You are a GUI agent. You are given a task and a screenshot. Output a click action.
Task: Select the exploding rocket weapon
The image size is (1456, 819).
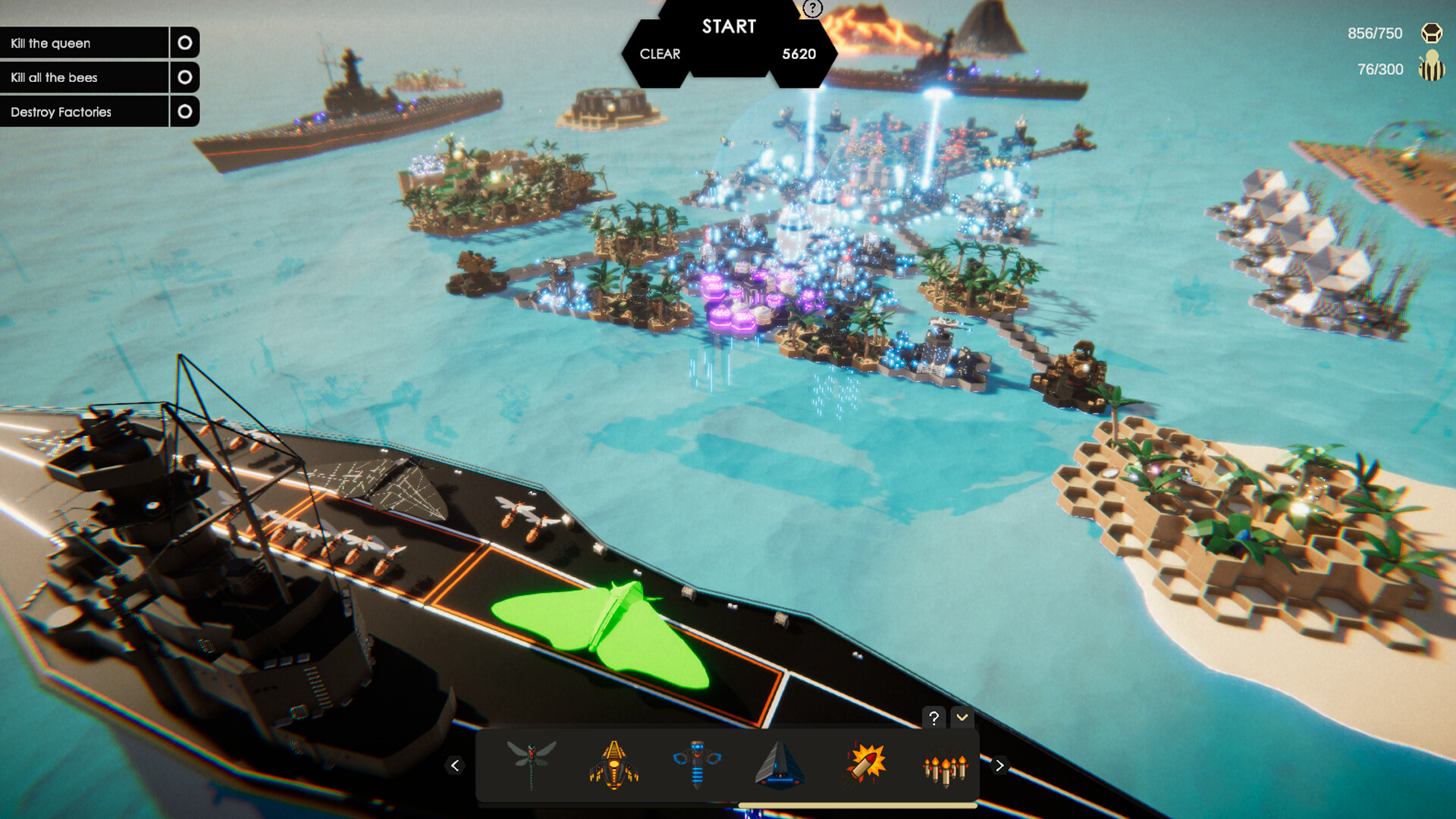(x=864, y=764)
